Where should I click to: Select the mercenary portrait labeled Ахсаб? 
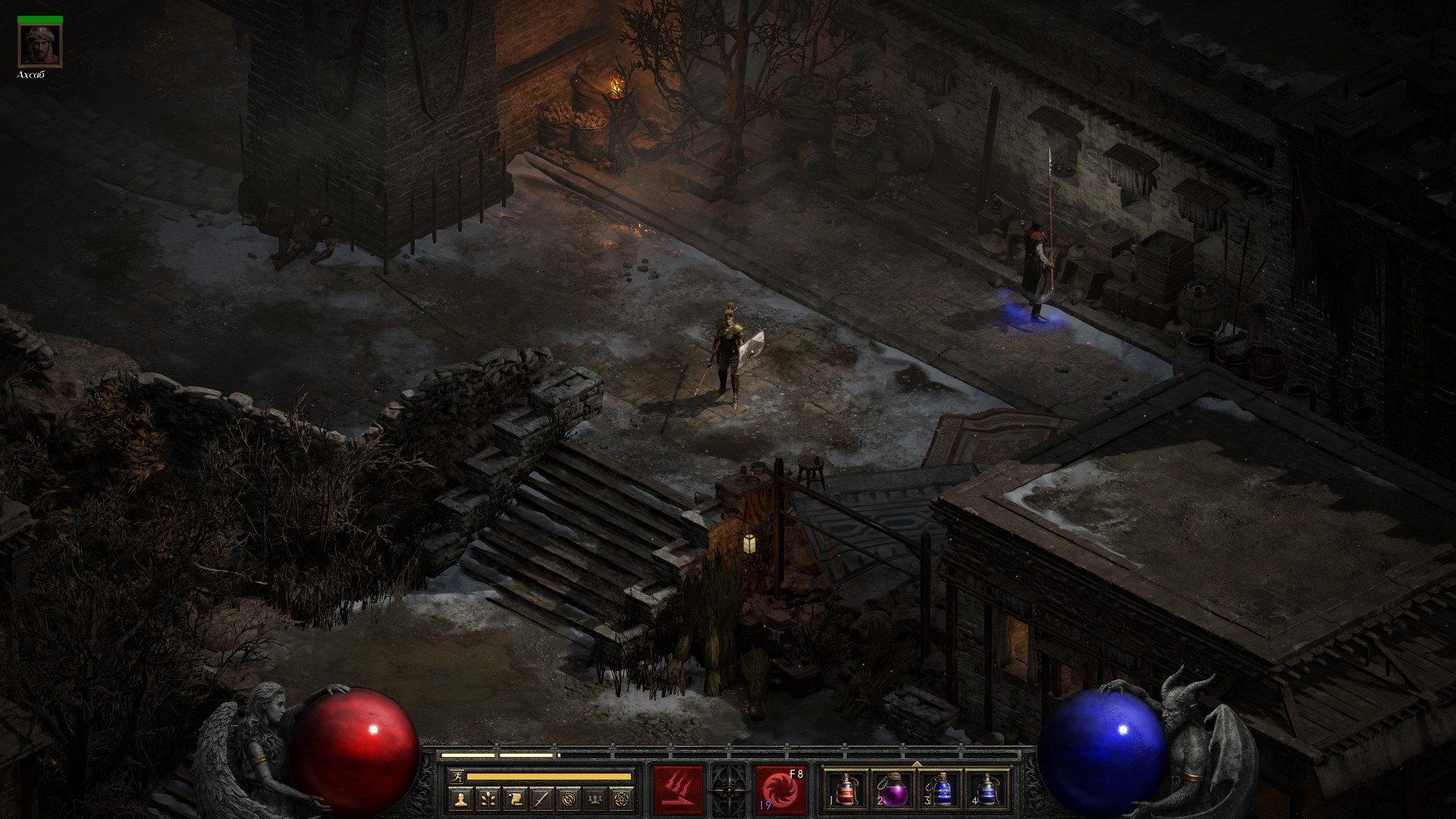tap(40, 46)
